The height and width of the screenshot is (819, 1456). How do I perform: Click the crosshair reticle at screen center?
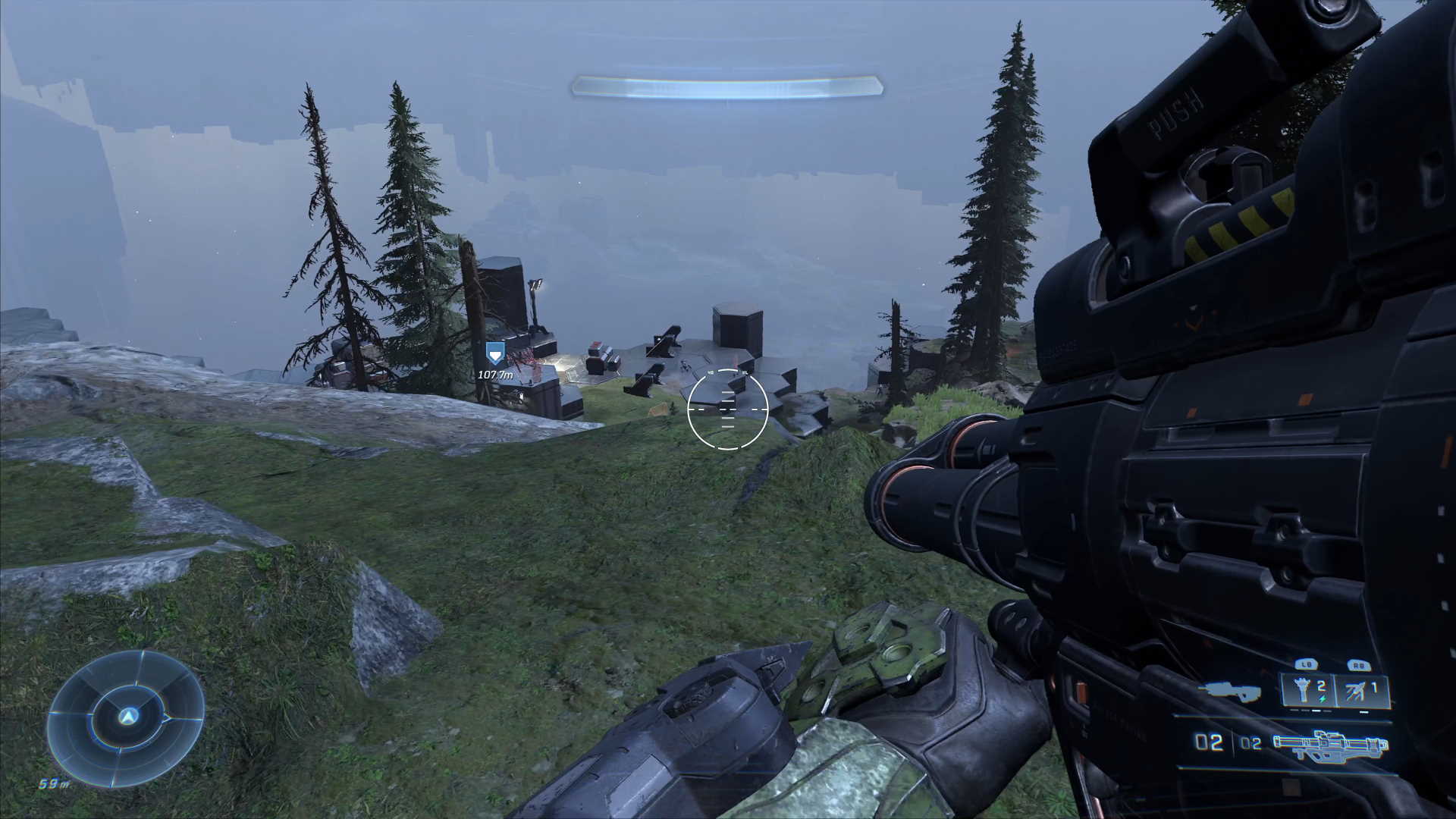point(726,411)
